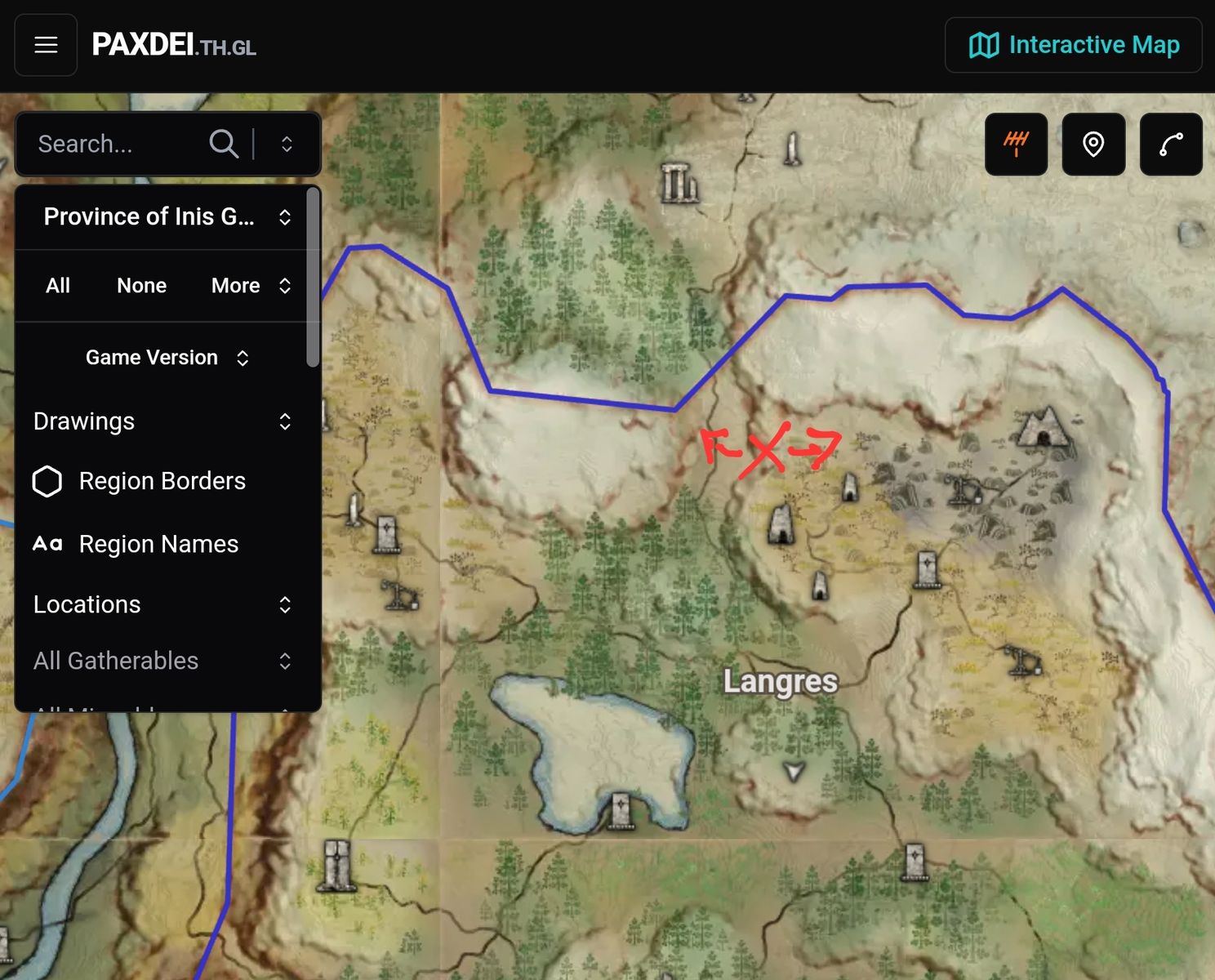
Task: Activate the orange tally marks tool
Action: pyautogui.click(x=1016, y=144)
